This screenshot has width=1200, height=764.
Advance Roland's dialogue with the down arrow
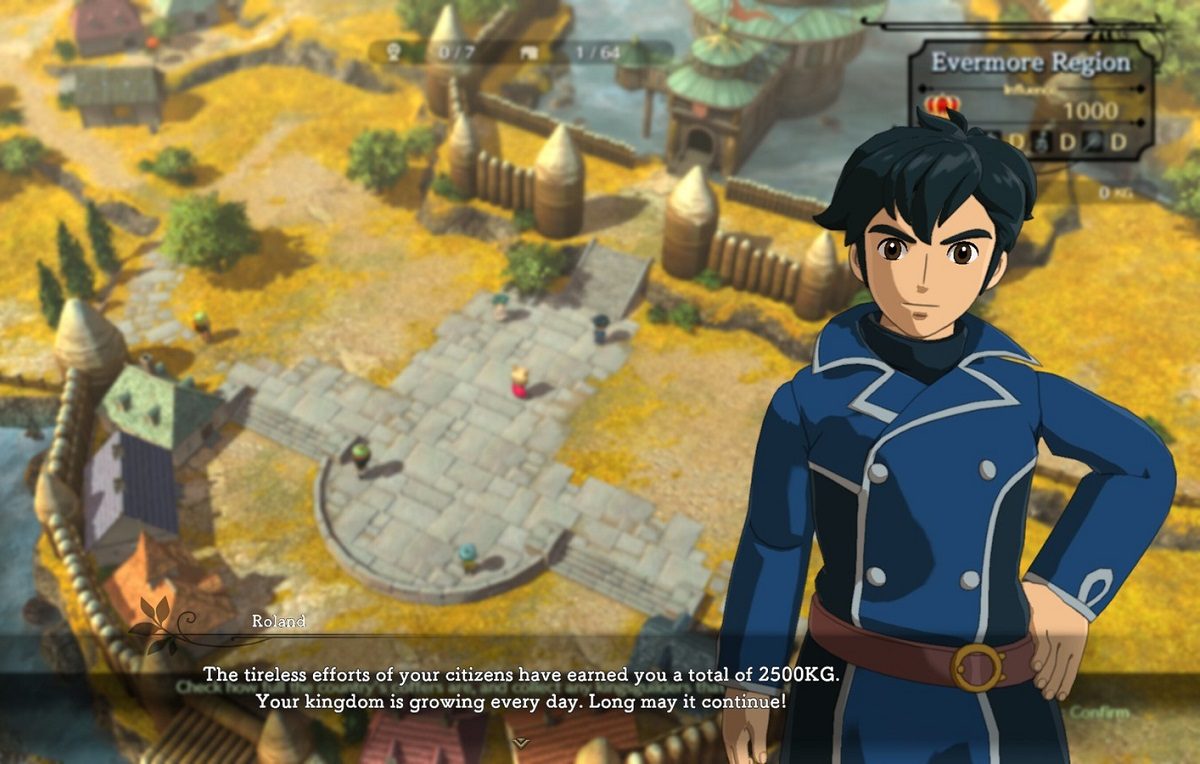click(520, 742)
